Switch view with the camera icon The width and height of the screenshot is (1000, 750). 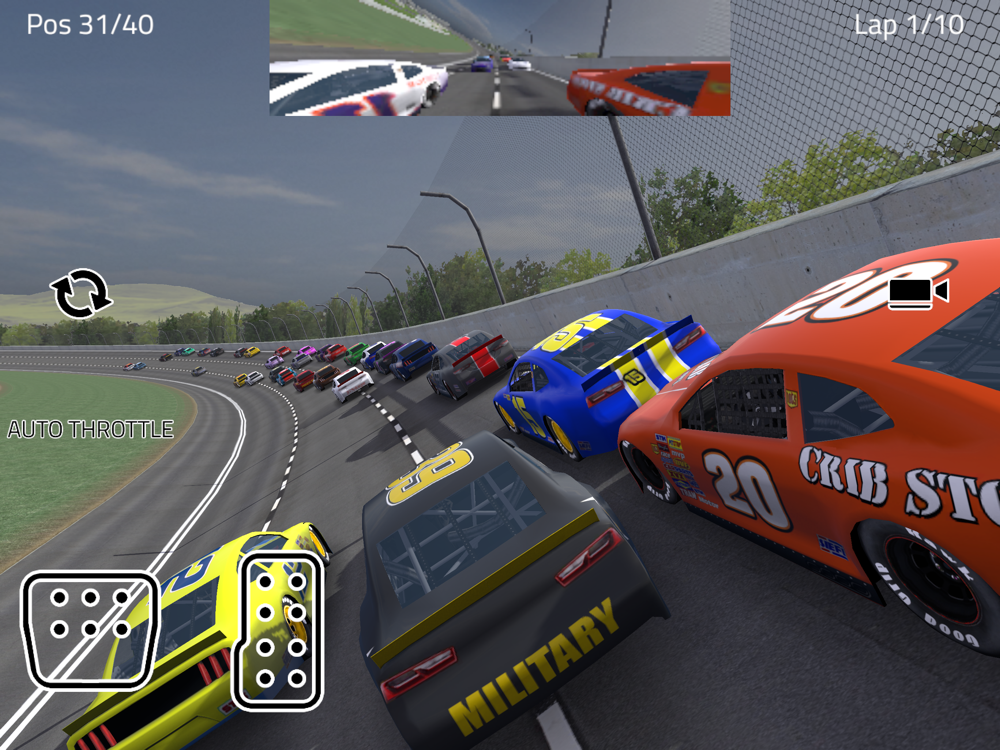pos(917,292)
